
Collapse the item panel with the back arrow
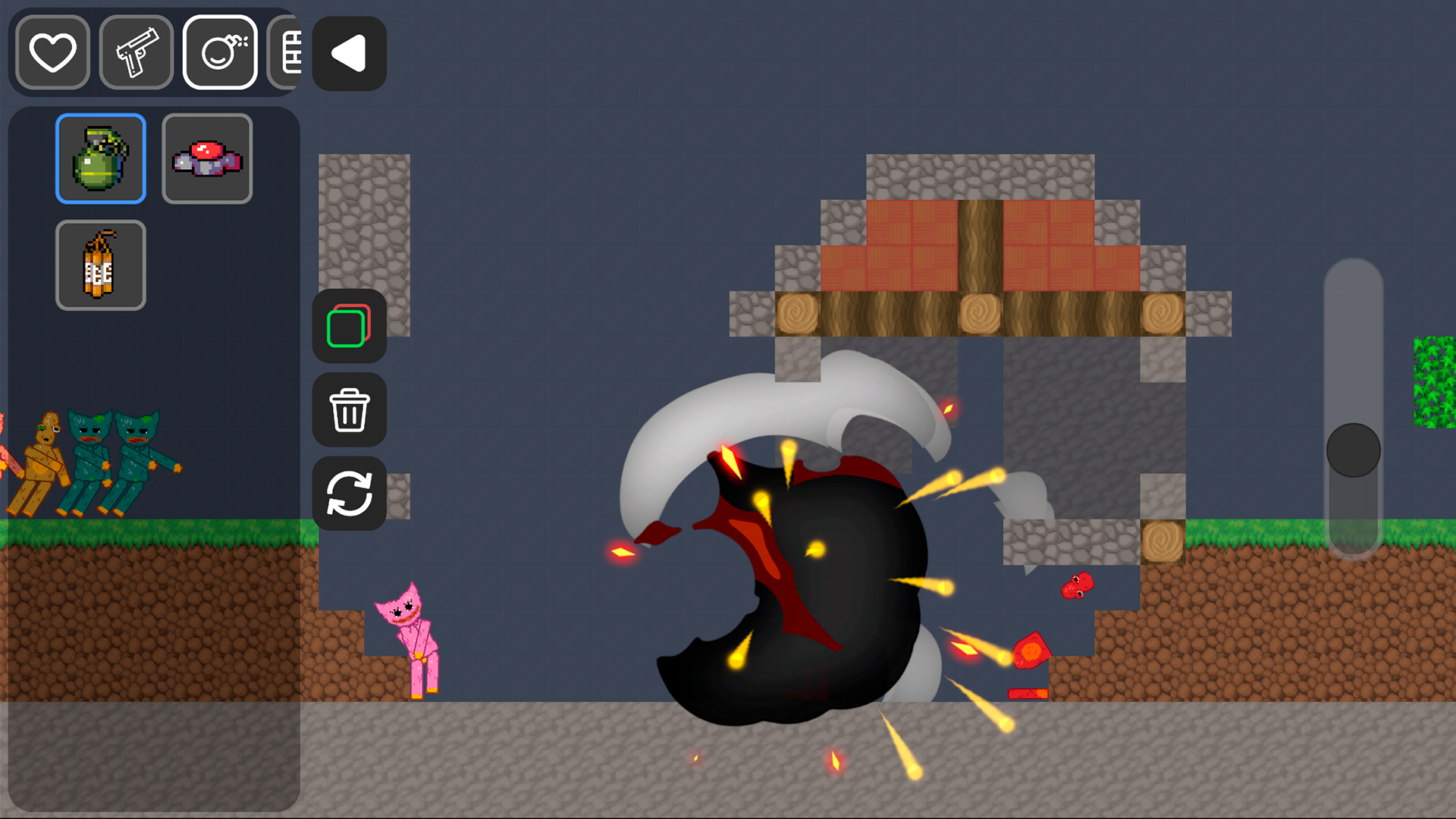(x=348, y=53)
